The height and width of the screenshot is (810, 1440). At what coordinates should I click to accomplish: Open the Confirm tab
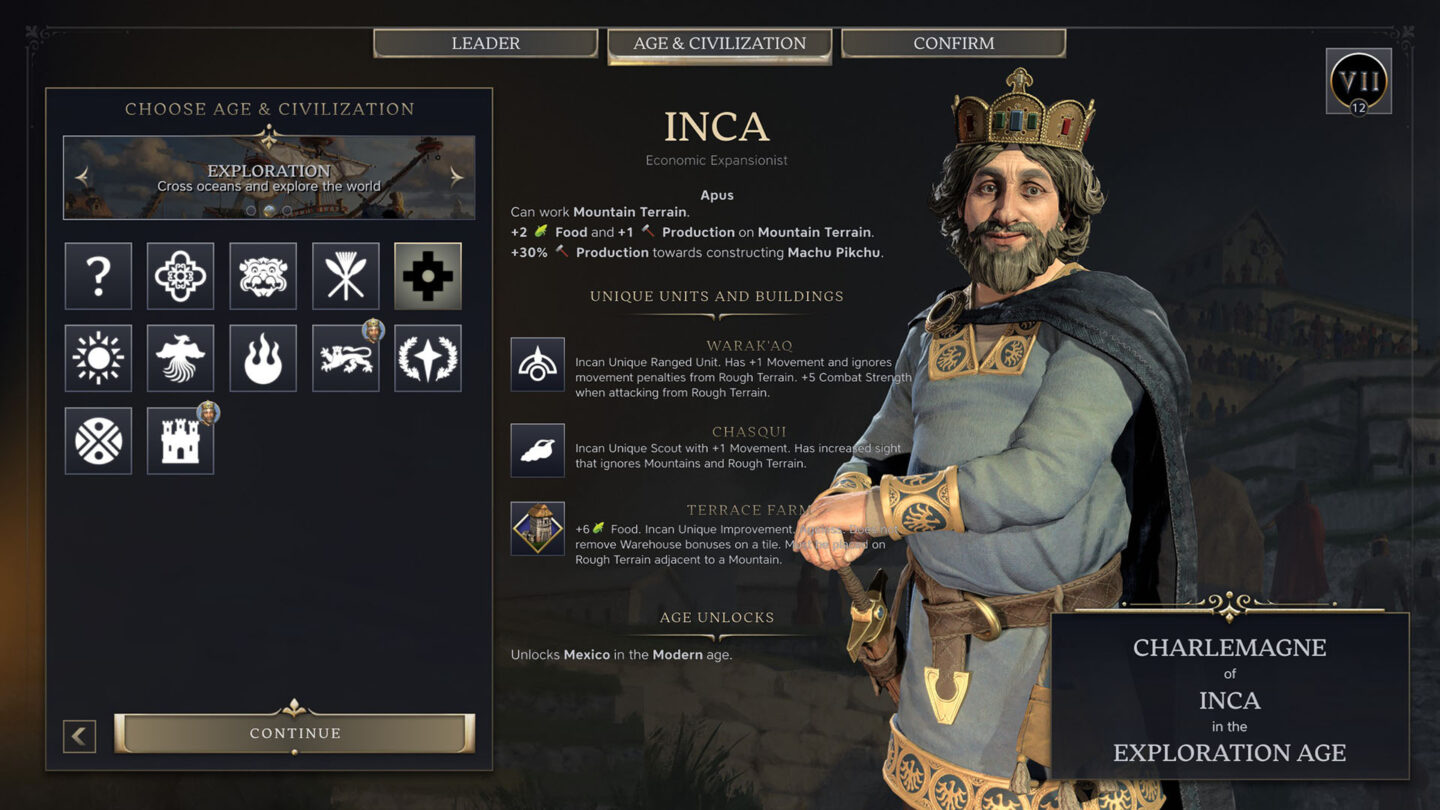(953, 43)
